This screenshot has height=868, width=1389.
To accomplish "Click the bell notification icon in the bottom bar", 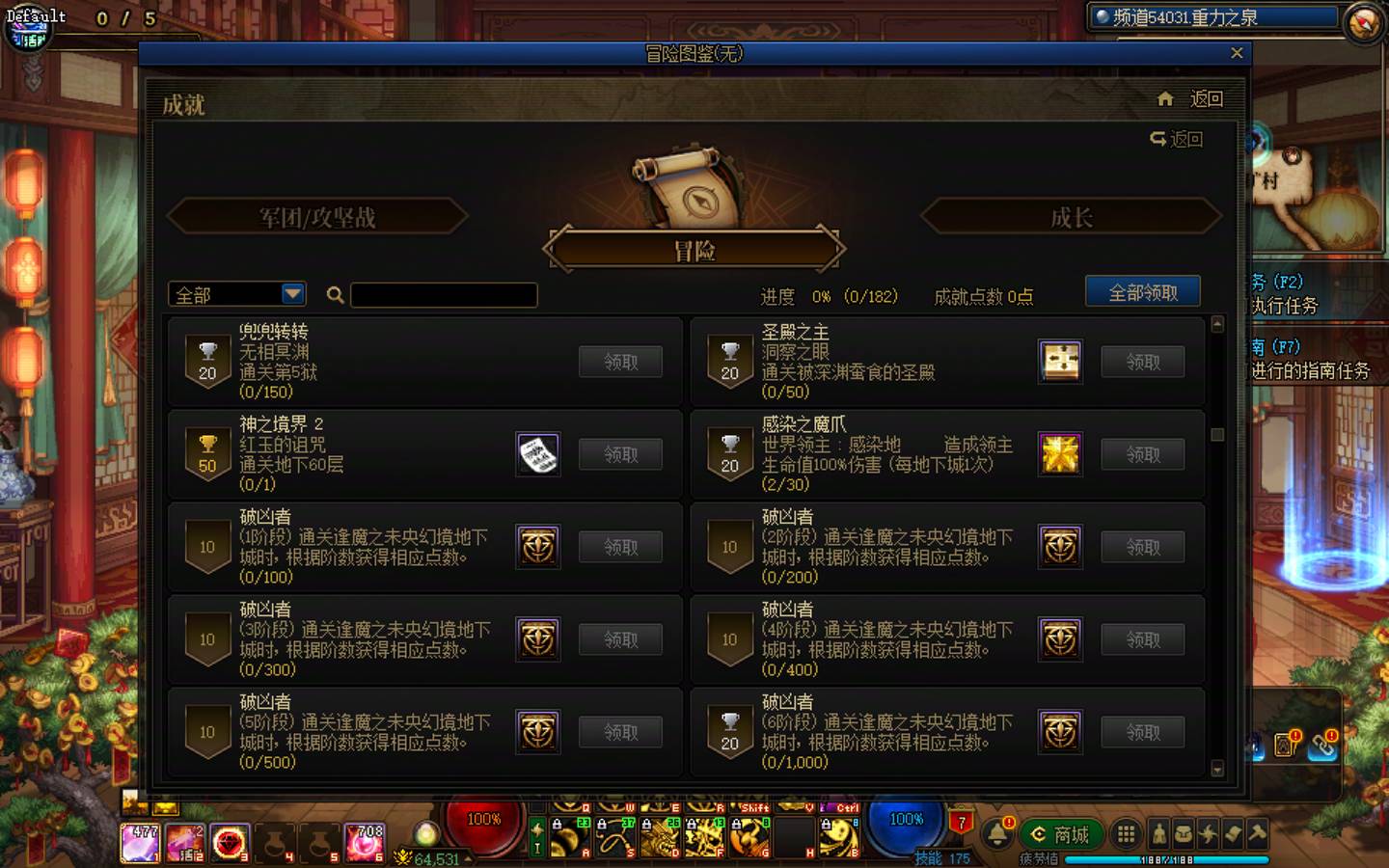I will pyautogui.click(x=997, y=832).
